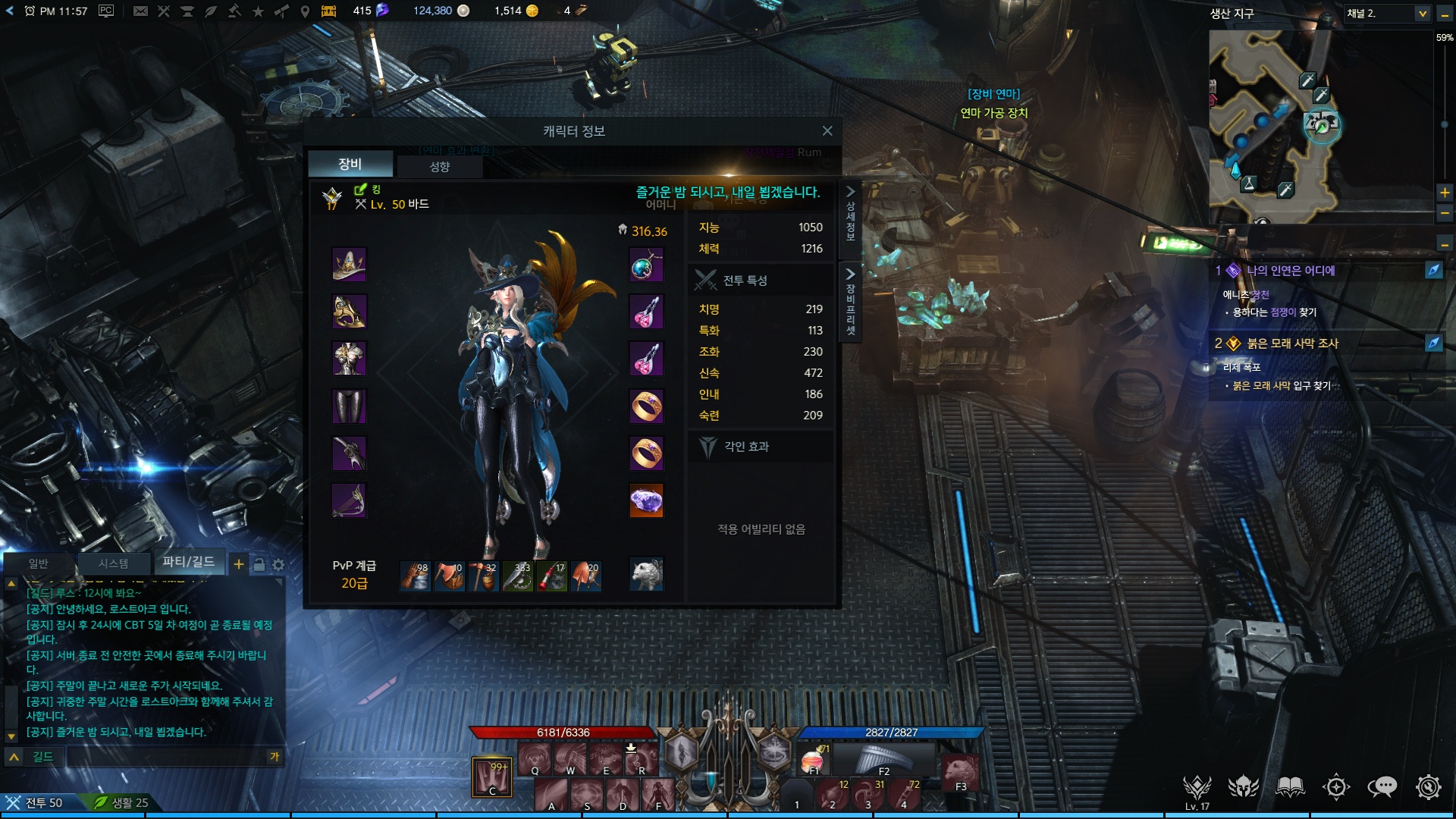Select the white wolf pet slot
Image resolution: width=1456 pixels, height=819 pixels.
pyautogui.click(x=646, y=575)
